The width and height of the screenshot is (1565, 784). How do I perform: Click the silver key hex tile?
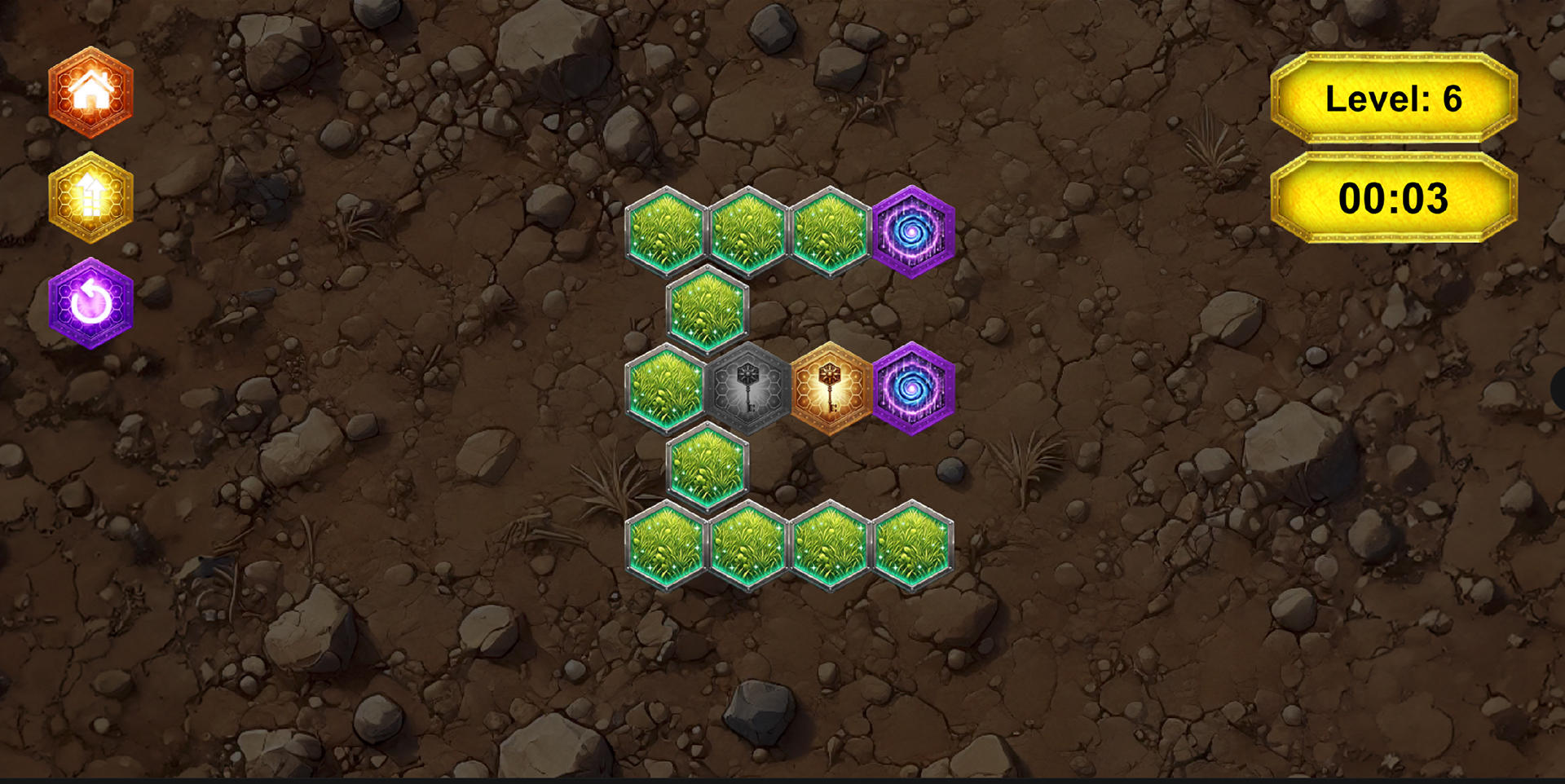tap(747, 390)
